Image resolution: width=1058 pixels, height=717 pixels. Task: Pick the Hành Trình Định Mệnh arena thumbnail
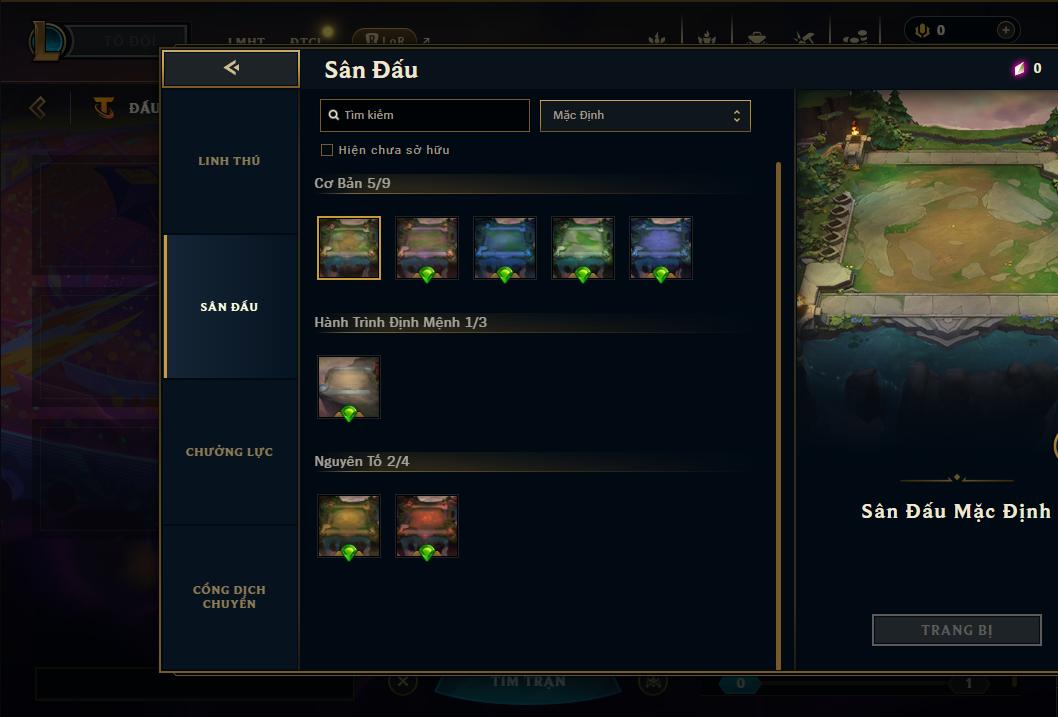point(349,387)
